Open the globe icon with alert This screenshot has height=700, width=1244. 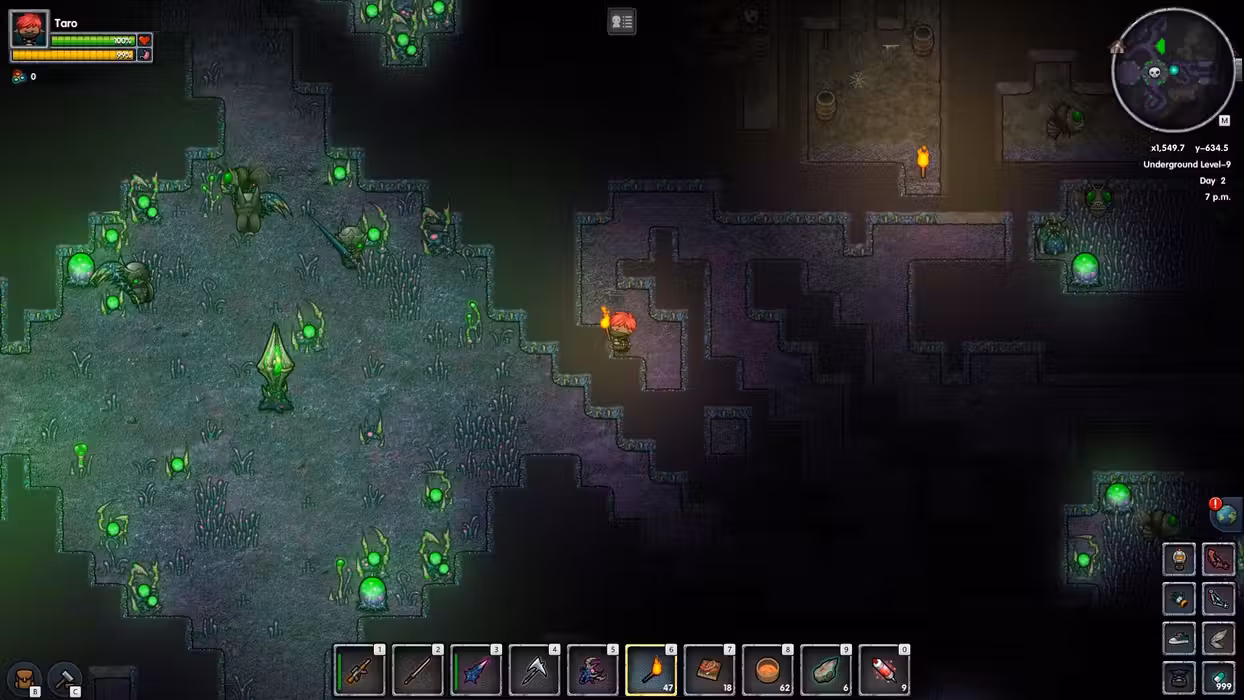tap(1226, 515)
